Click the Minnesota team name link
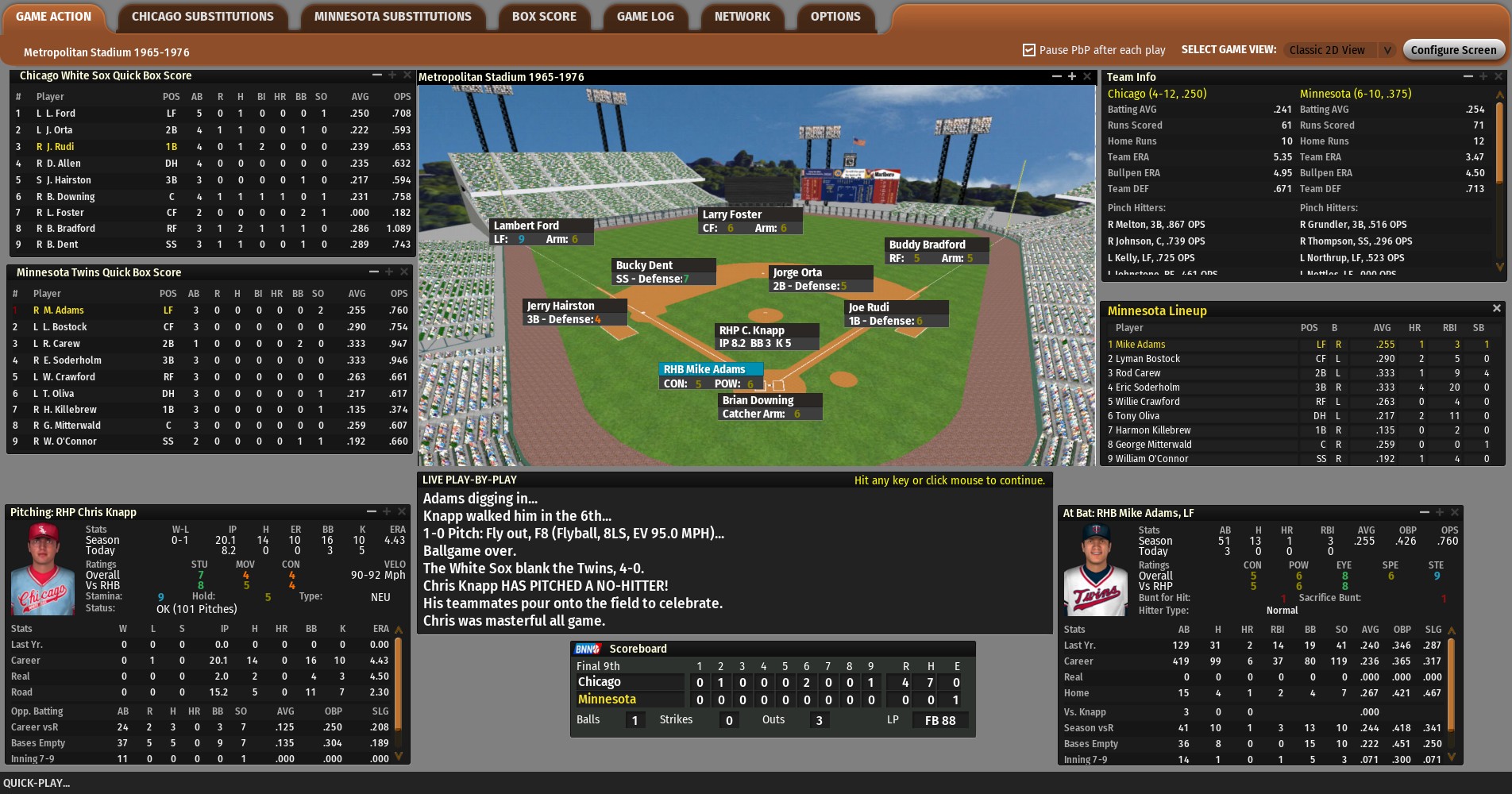This screenshot has width=1512, height=794. coord(1355,94)
